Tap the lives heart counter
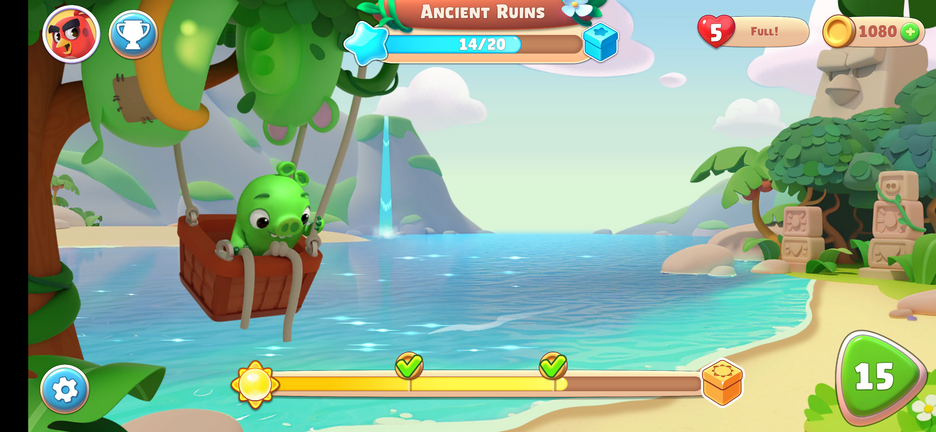Viewport: 936px width, 432px height. (715, 31)
